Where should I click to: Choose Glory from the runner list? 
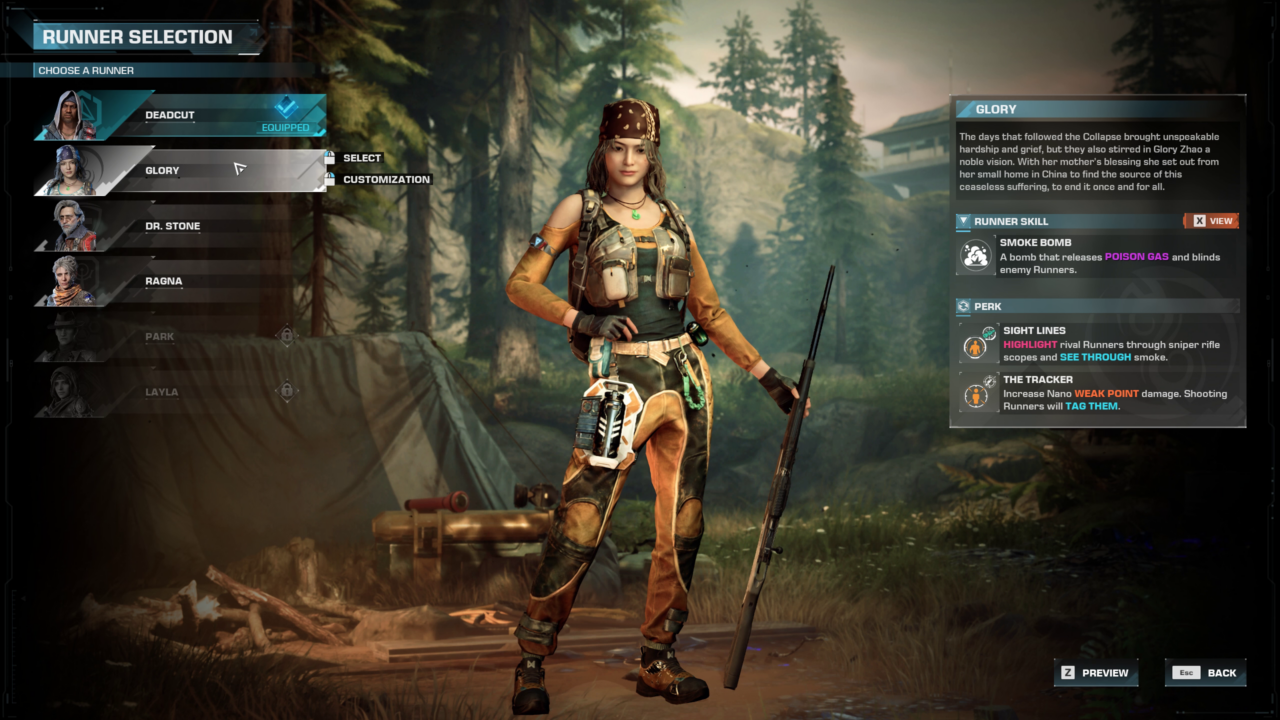(180, 170)
